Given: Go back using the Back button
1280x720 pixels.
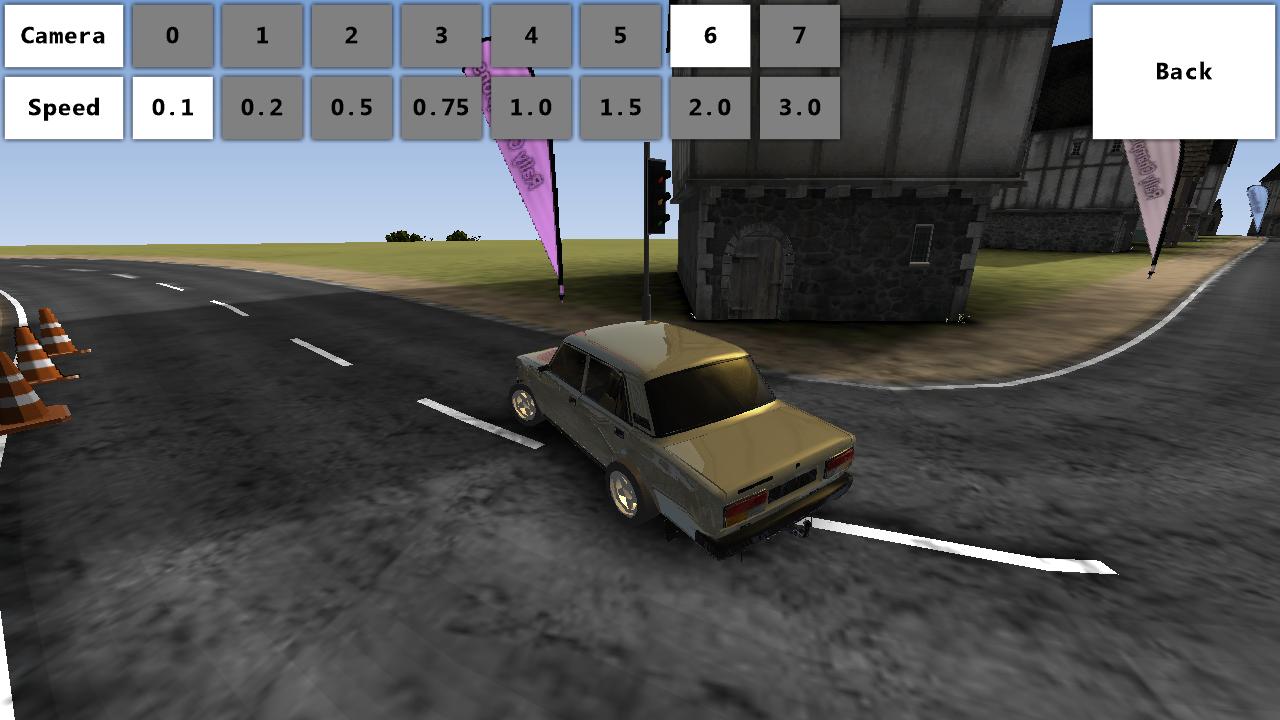Looking at the screenshot, I should click(x=1184, y=72).
